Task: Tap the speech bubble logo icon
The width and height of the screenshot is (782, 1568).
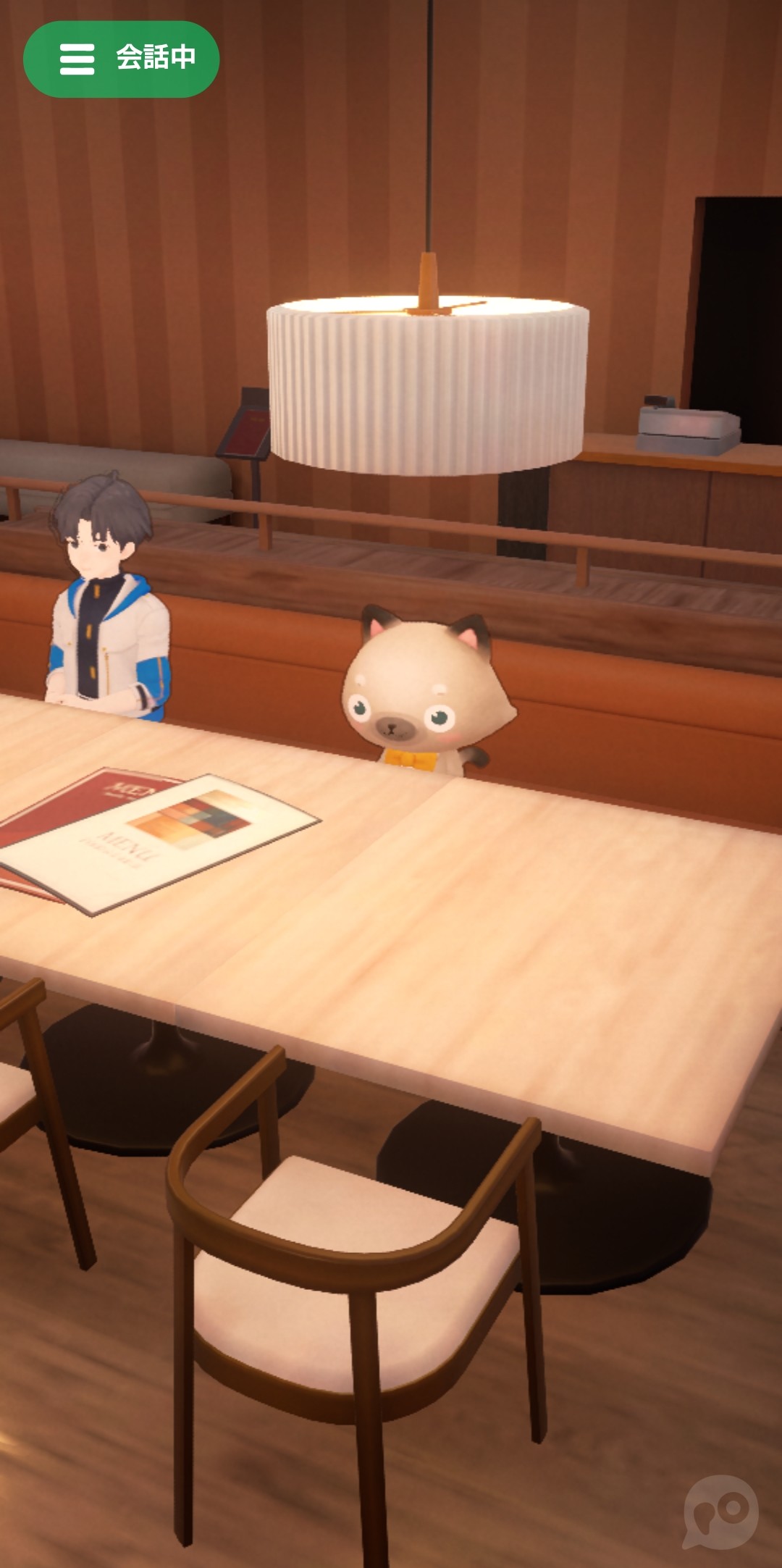Action: 720,1511
